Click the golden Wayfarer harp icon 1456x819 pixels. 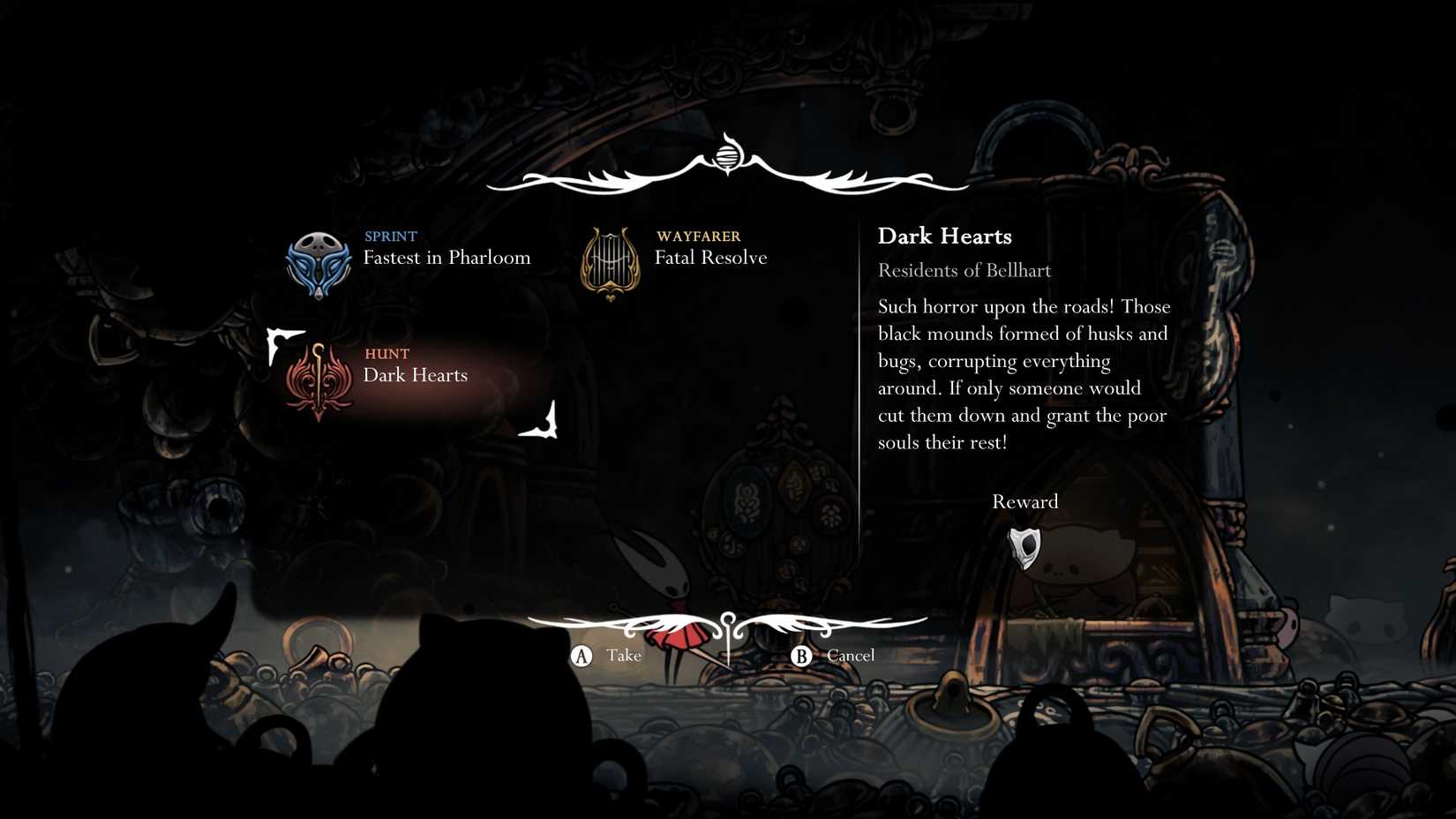point(609,259)
